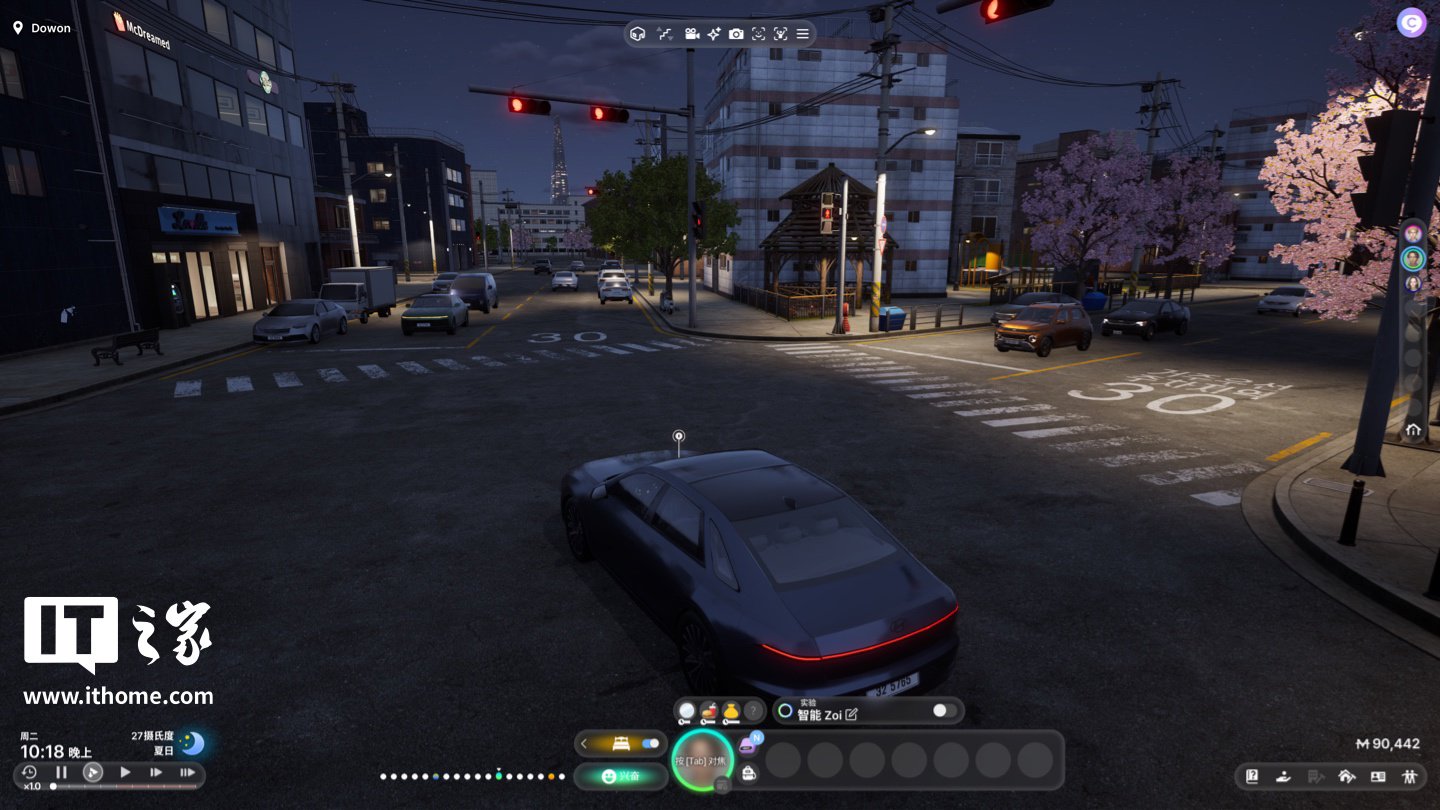Viewport: 1440px width, 810px height.
Task: Toggle the Smart Zoi switch
Action: click(x=943, y=711)
